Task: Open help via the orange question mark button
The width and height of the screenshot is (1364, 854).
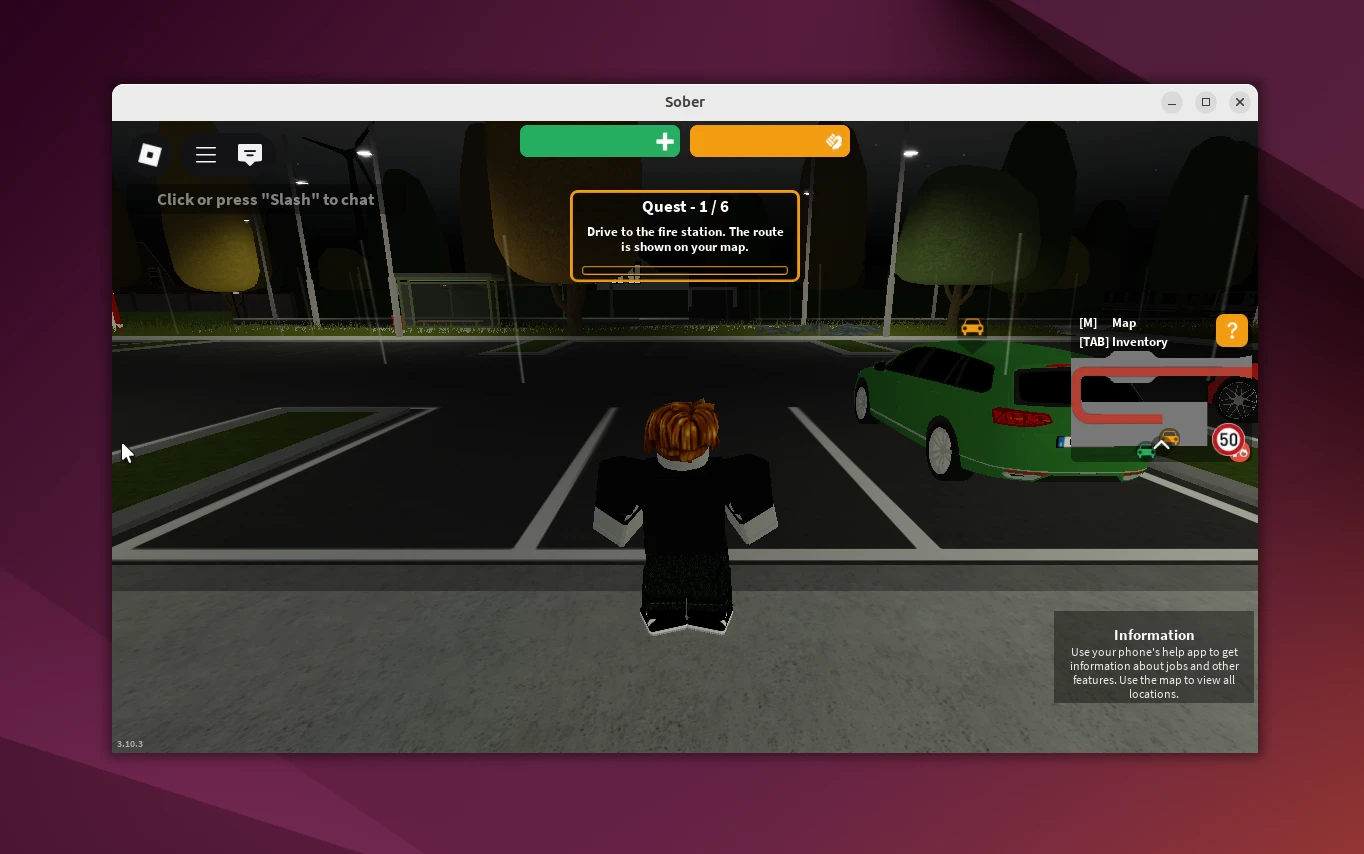Action: click(x=1231, y=330)
